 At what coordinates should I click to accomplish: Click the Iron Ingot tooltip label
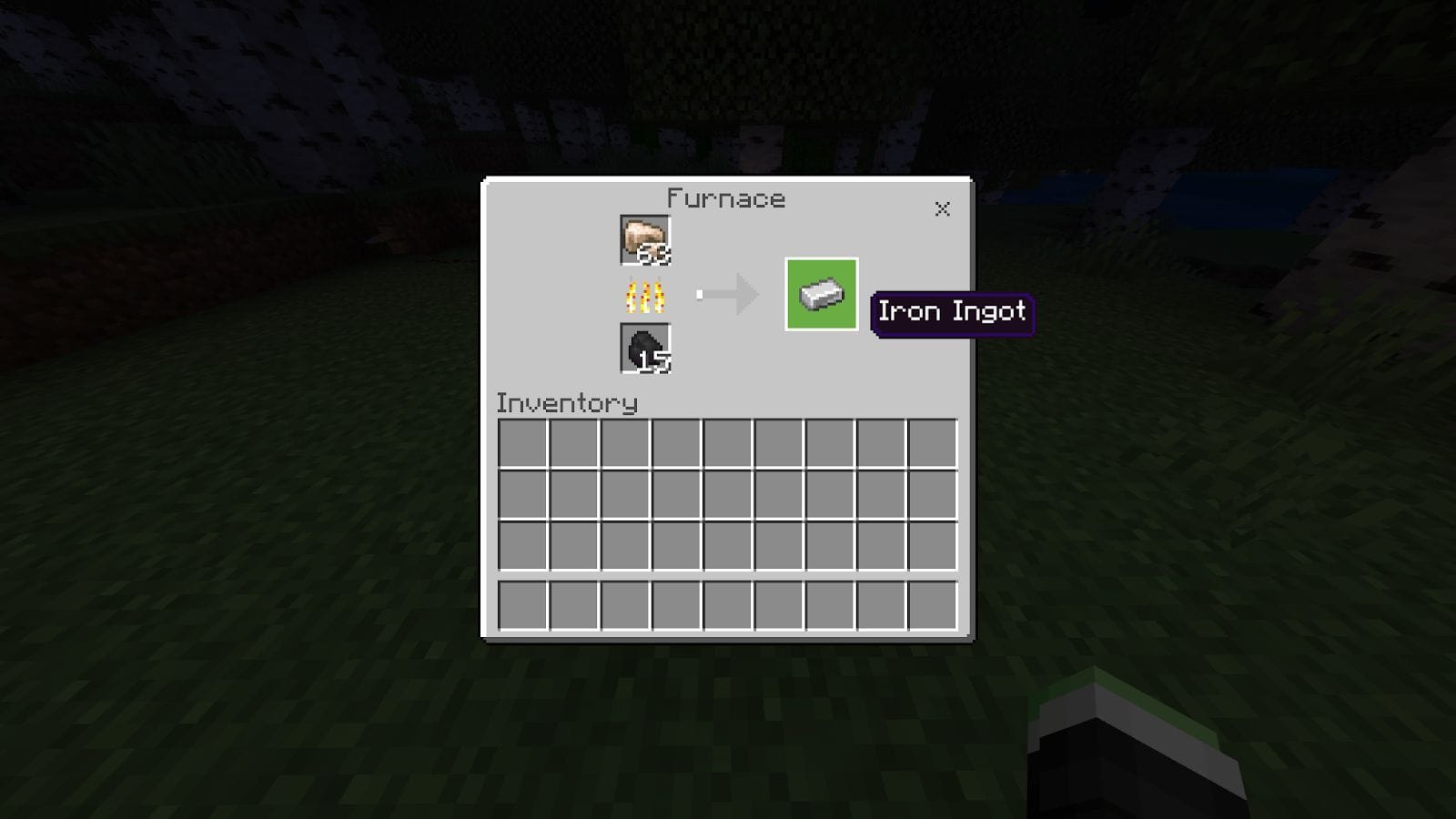coord(952,311)
